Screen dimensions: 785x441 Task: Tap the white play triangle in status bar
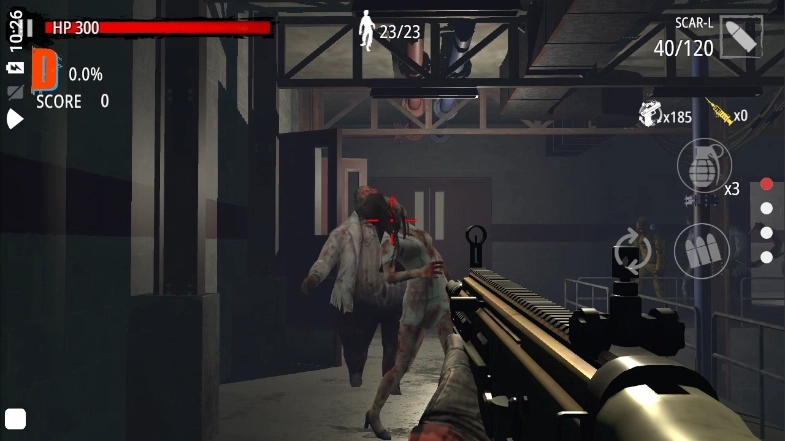coord(15,119)
